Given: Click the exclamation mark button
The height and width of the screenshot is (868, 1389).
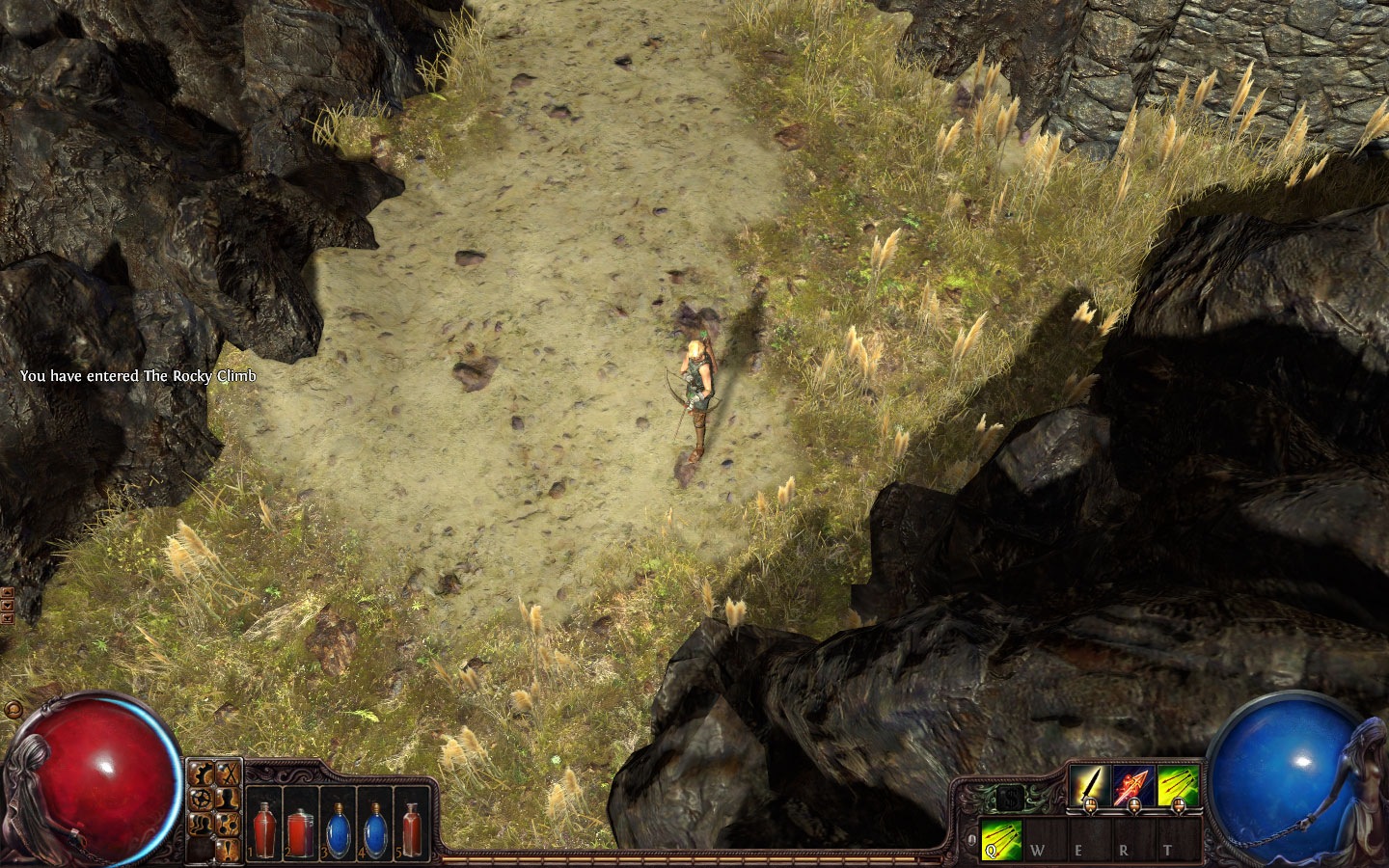Looking at the screenshot, I should click(229, 849).
